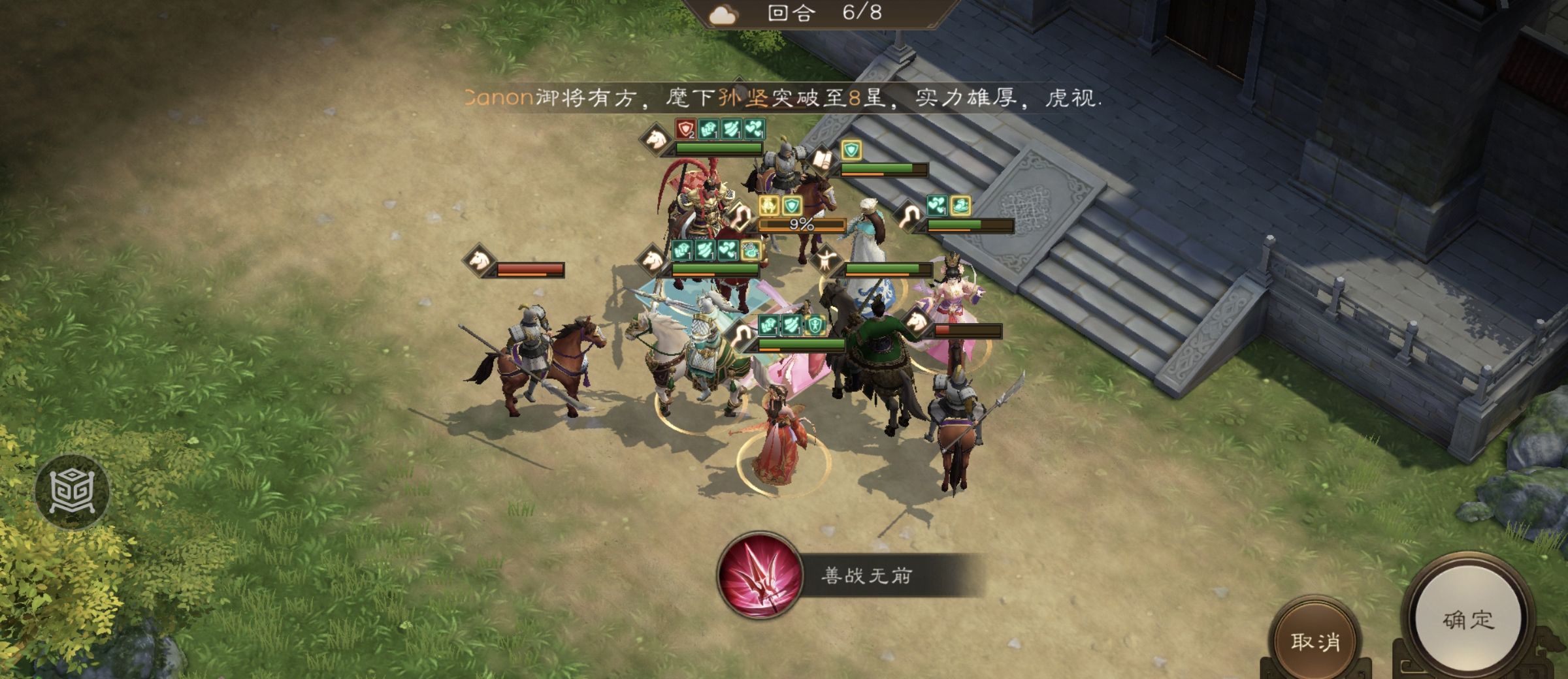This screenshot has height=679, width=1568.
Task: Click the sword-slash attack buff icon
Action: coord(733,130)
